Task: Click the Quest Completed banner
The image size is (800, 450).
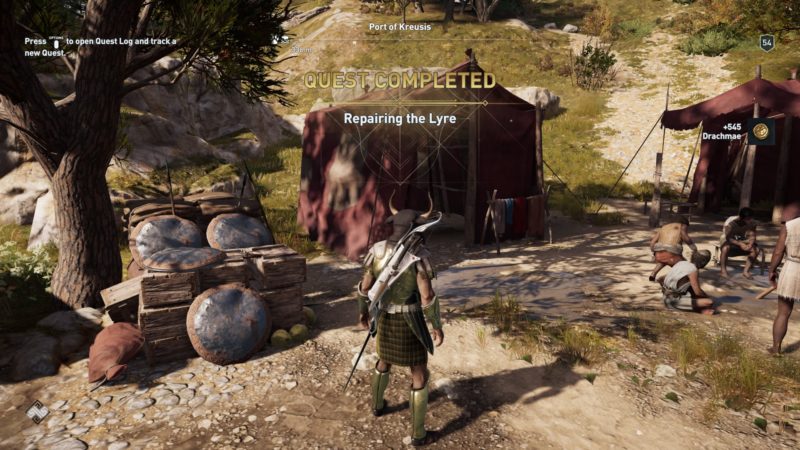Action: tap(399, 80)
